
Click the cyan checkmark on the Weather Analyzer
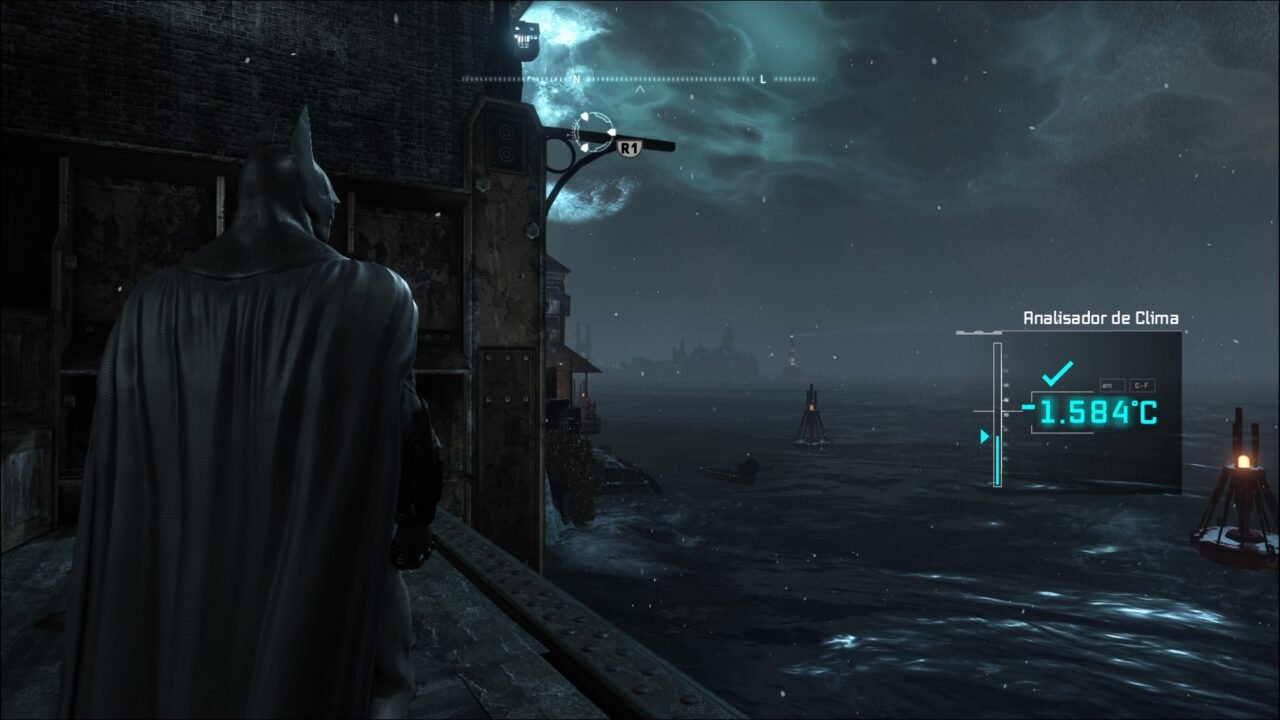pyautogui.click(x=1058, y=372)
